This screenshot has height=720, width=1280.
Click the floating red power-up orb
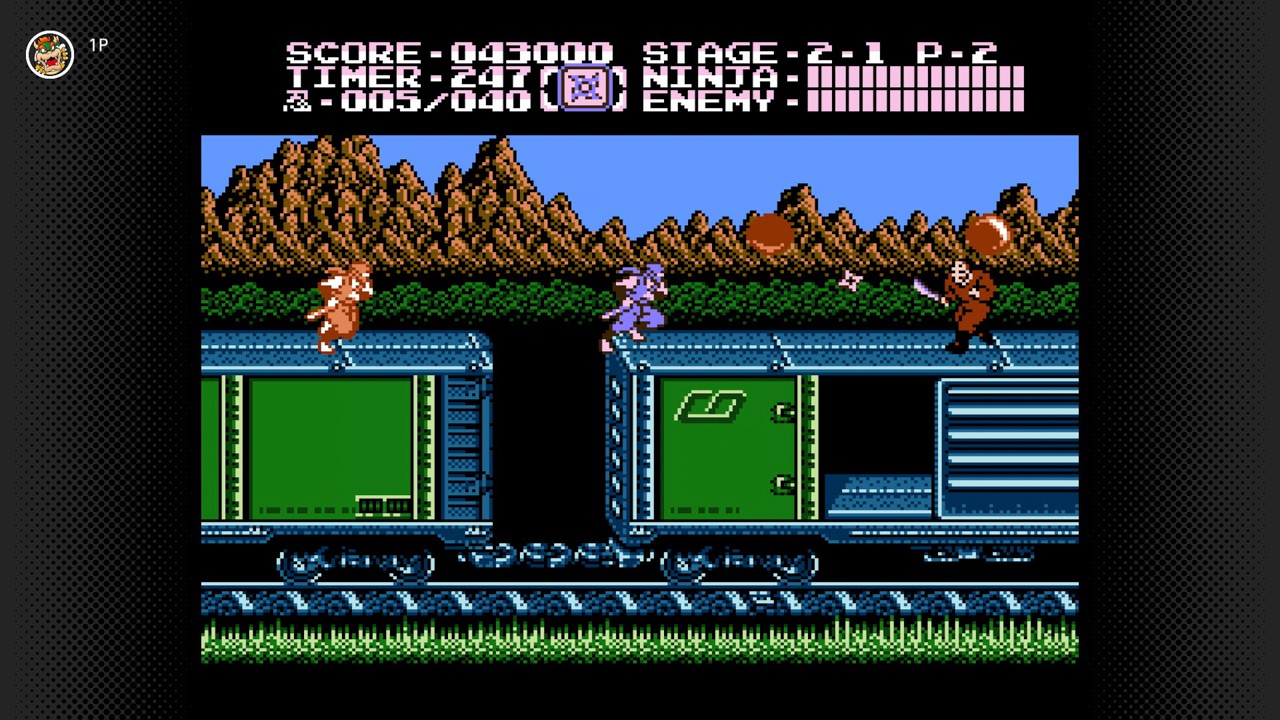pyautogui.click(x=770, y=232)
